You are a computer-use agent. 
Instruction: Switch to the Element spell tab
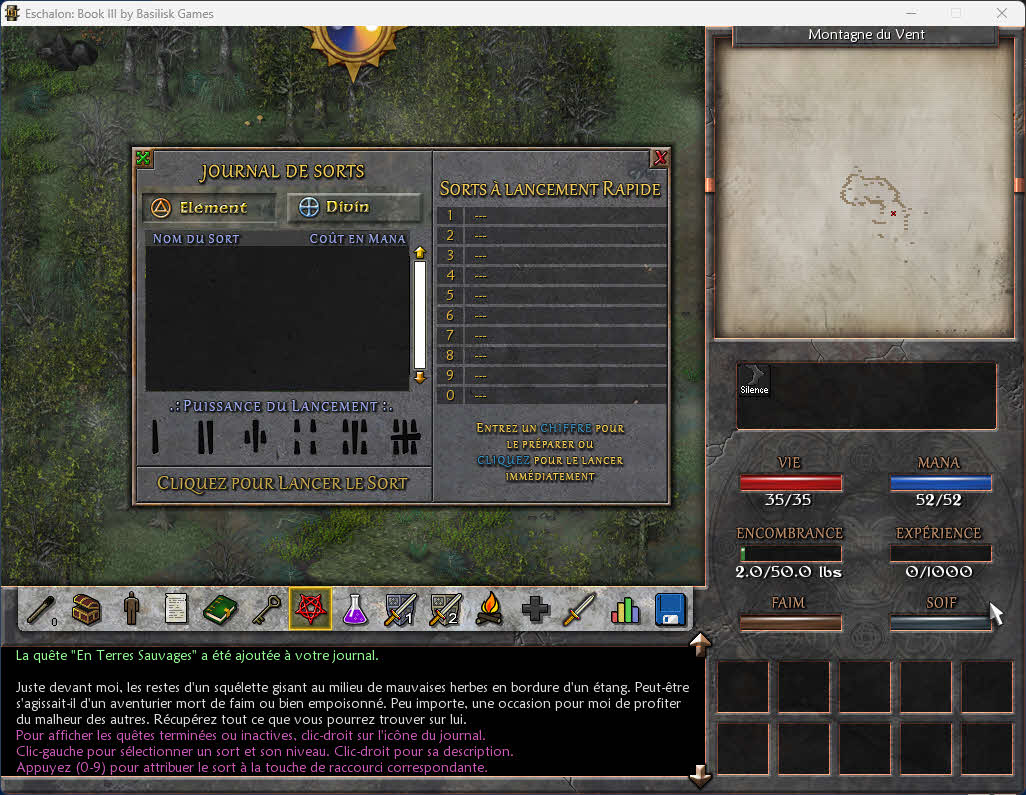(x=209, y=207)
